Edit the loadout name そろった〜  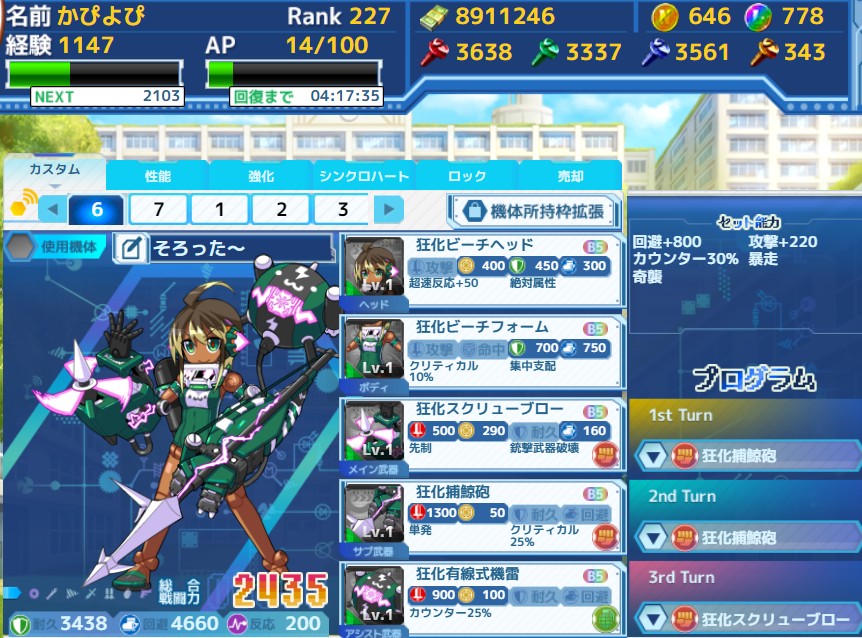[131, 249]
